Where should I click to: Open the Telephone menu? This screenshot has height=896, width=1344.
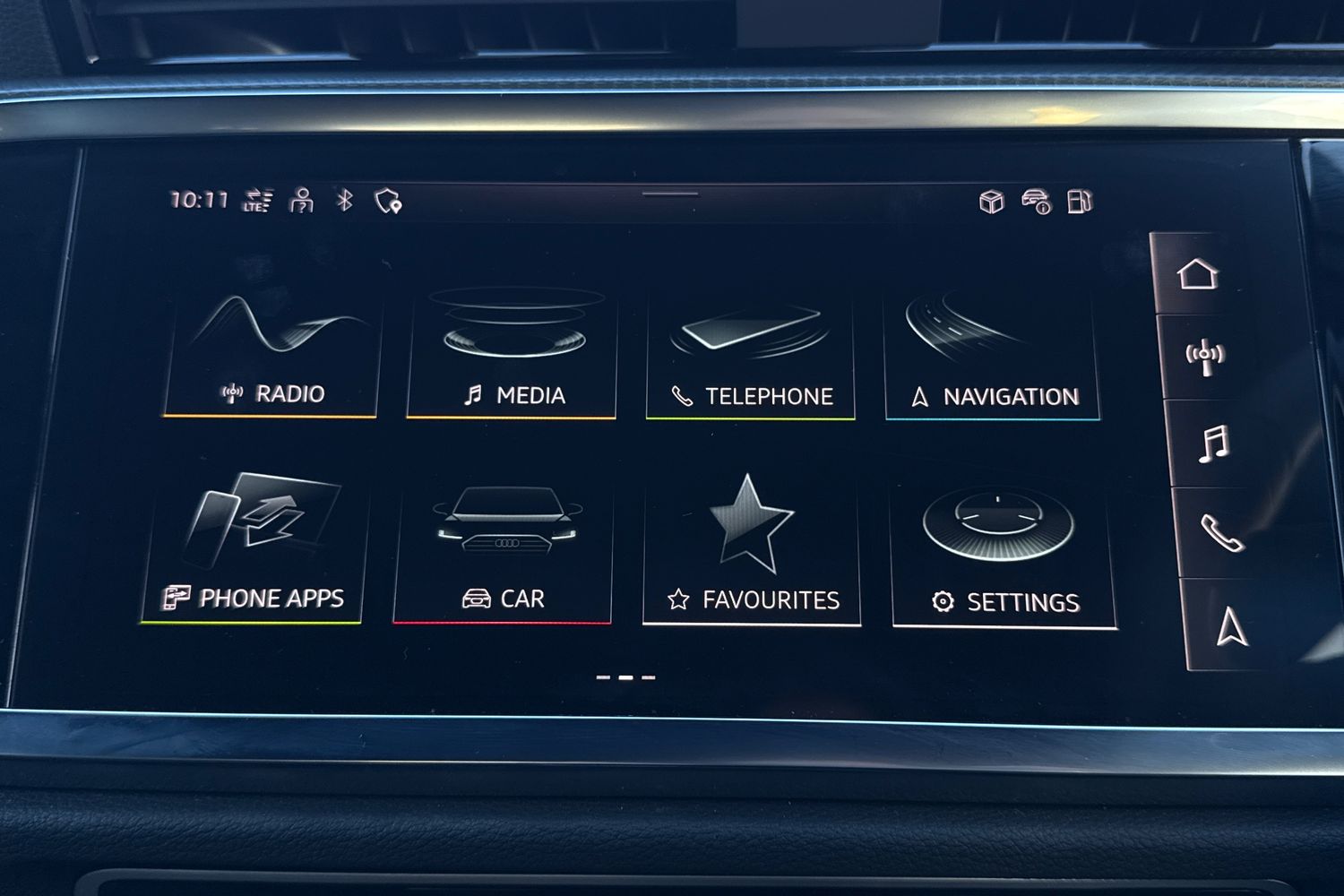coord(751,357)
